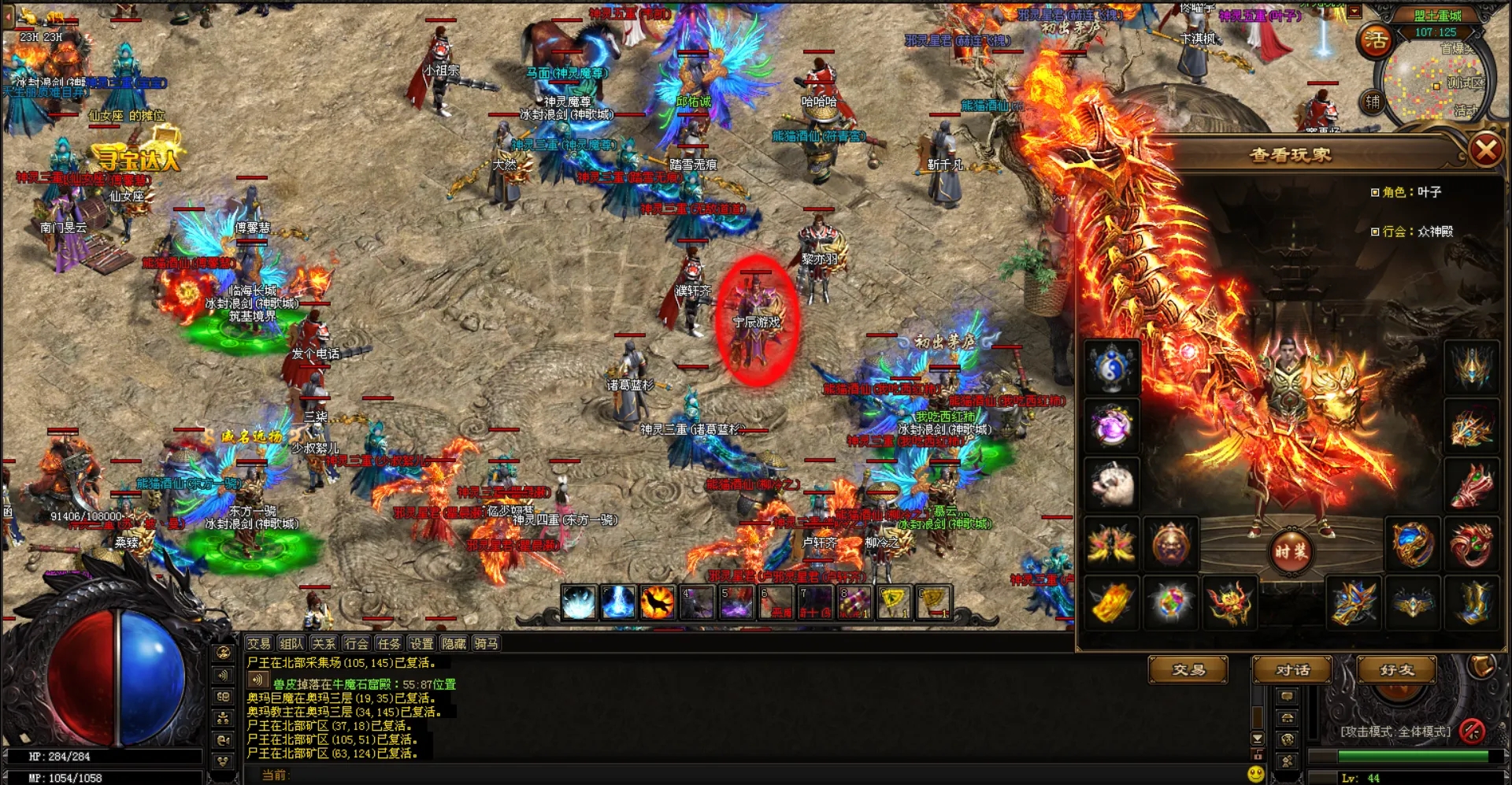Add the player with the 好友 button
Image resolution: width=1512 pixels, height=785 pixels.
(x=1396, y=670)
